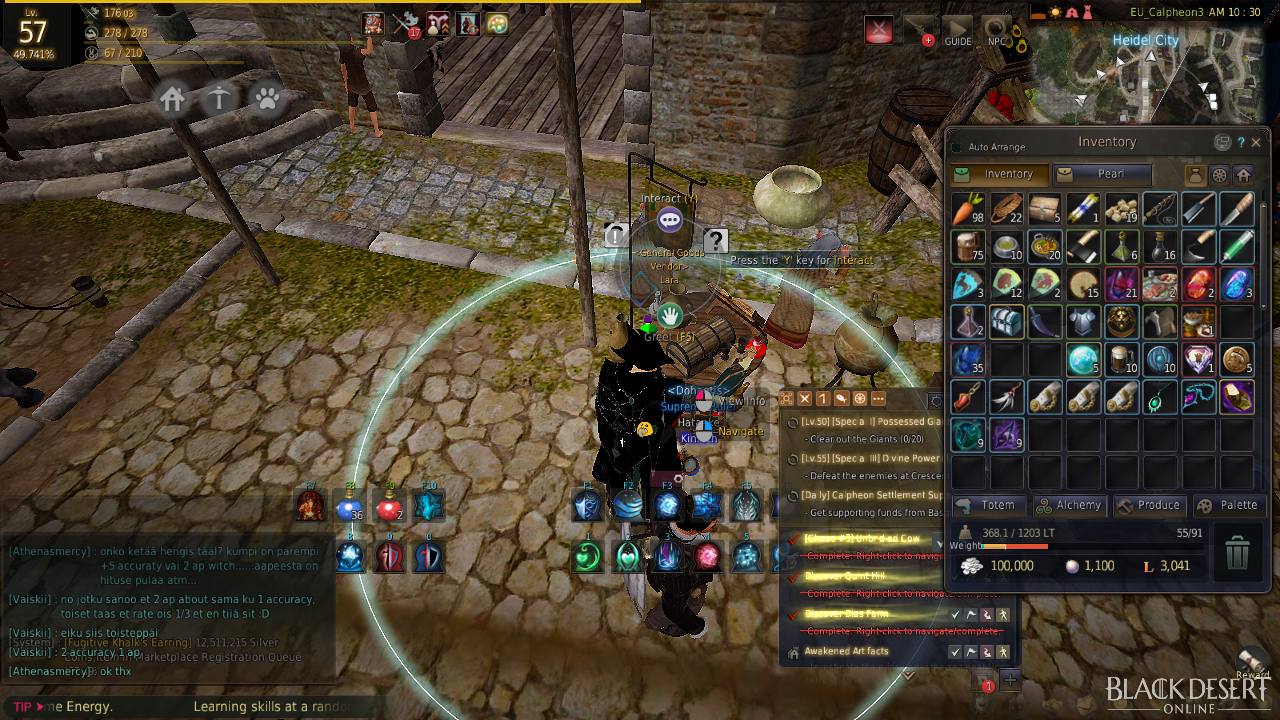This screenshot has height=720, width=1280.
Task: Close the Inventory window
Action: tap(1256, 142)
